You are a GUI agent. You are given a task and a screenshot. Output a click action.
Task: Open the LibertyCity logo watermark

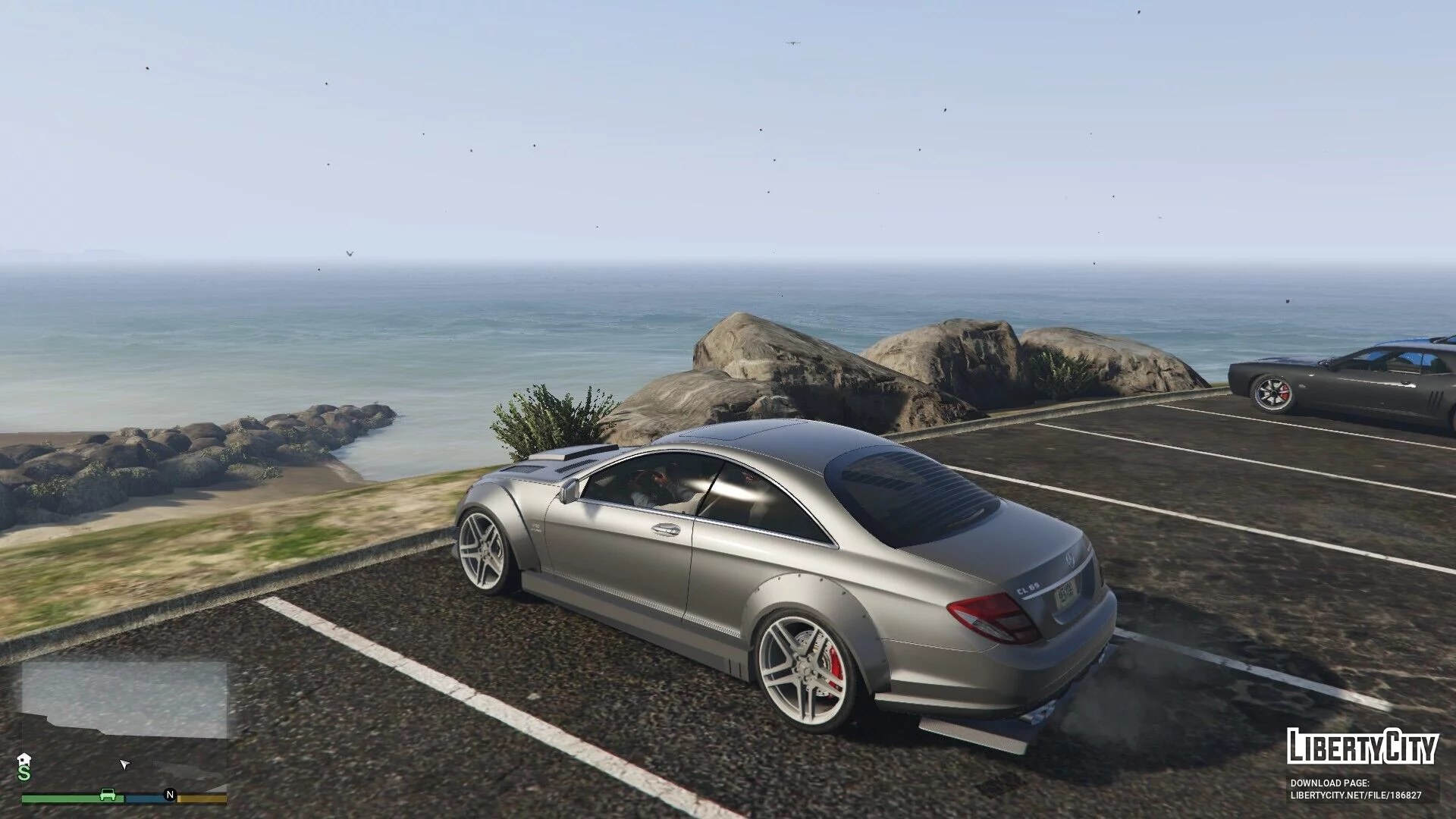point(1362,747)
